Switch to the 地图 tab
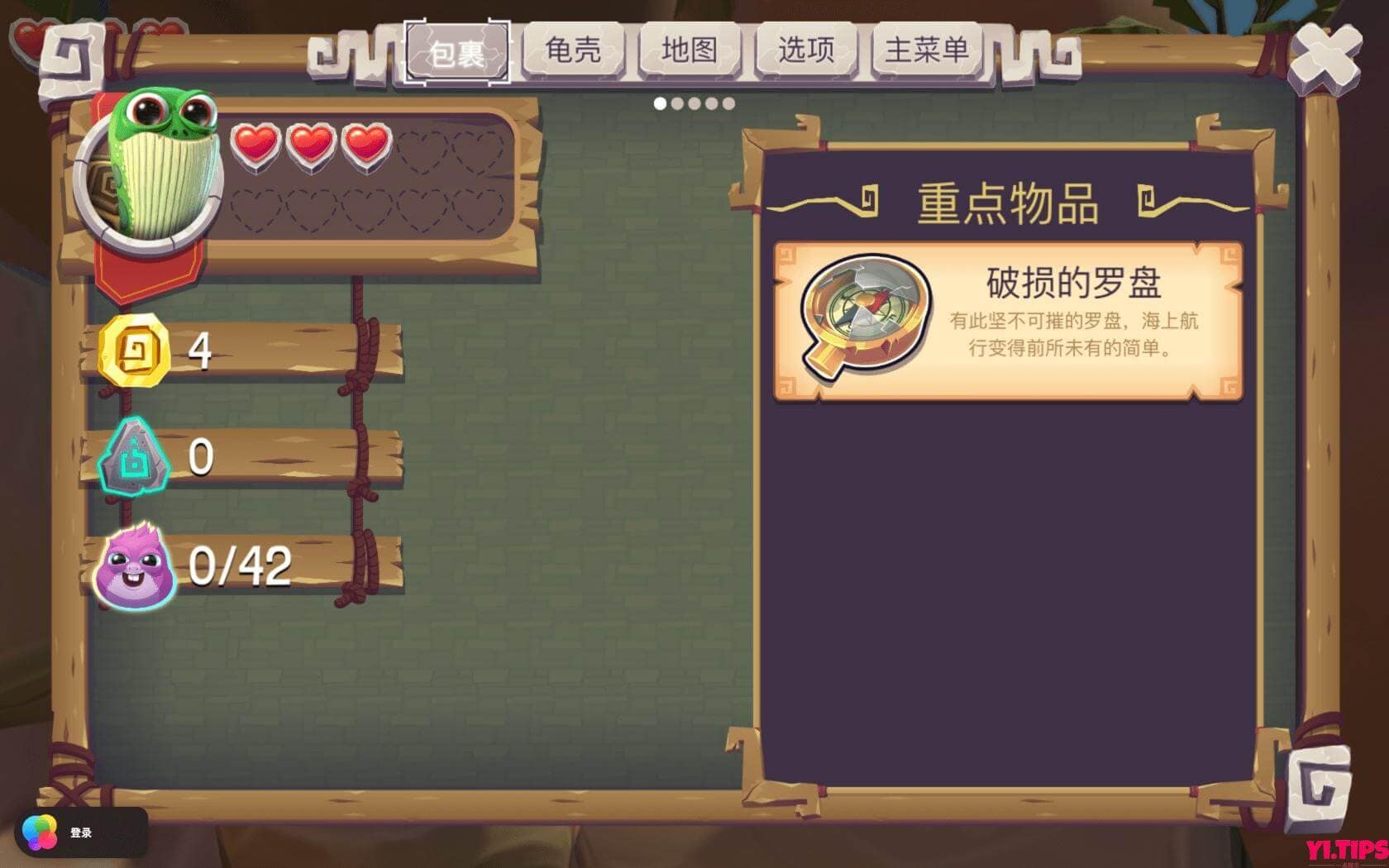The height and width of the screenshot is (868, 1389). tap(691, 51)
